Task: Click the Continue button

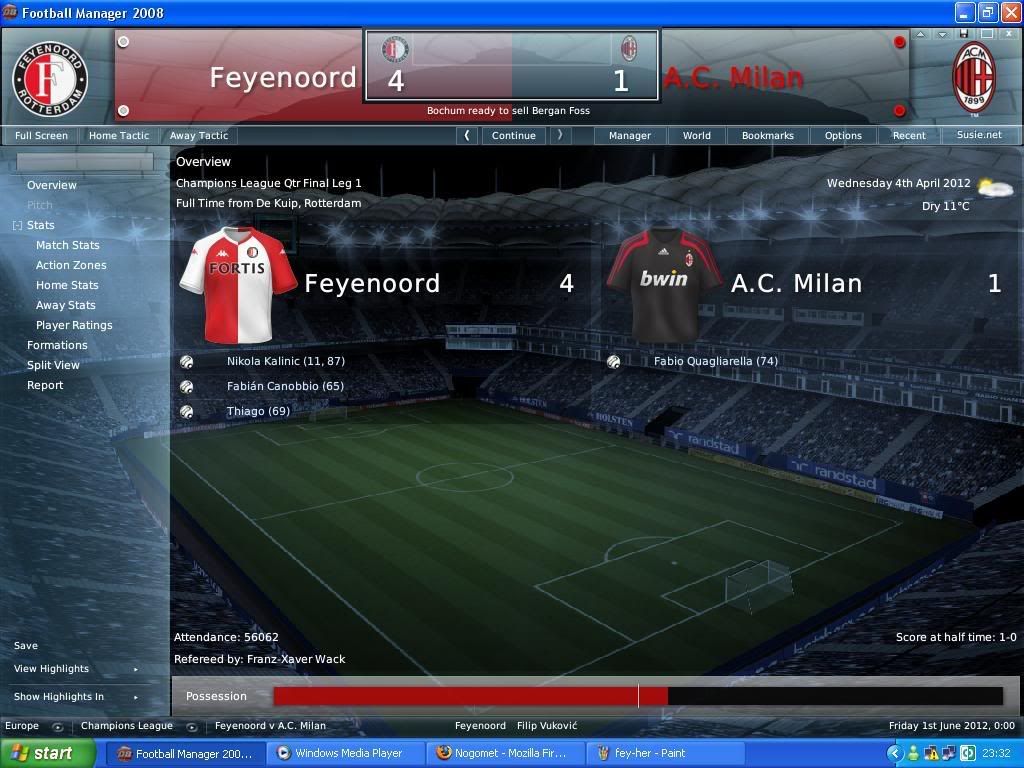Action: coord(514,135)
